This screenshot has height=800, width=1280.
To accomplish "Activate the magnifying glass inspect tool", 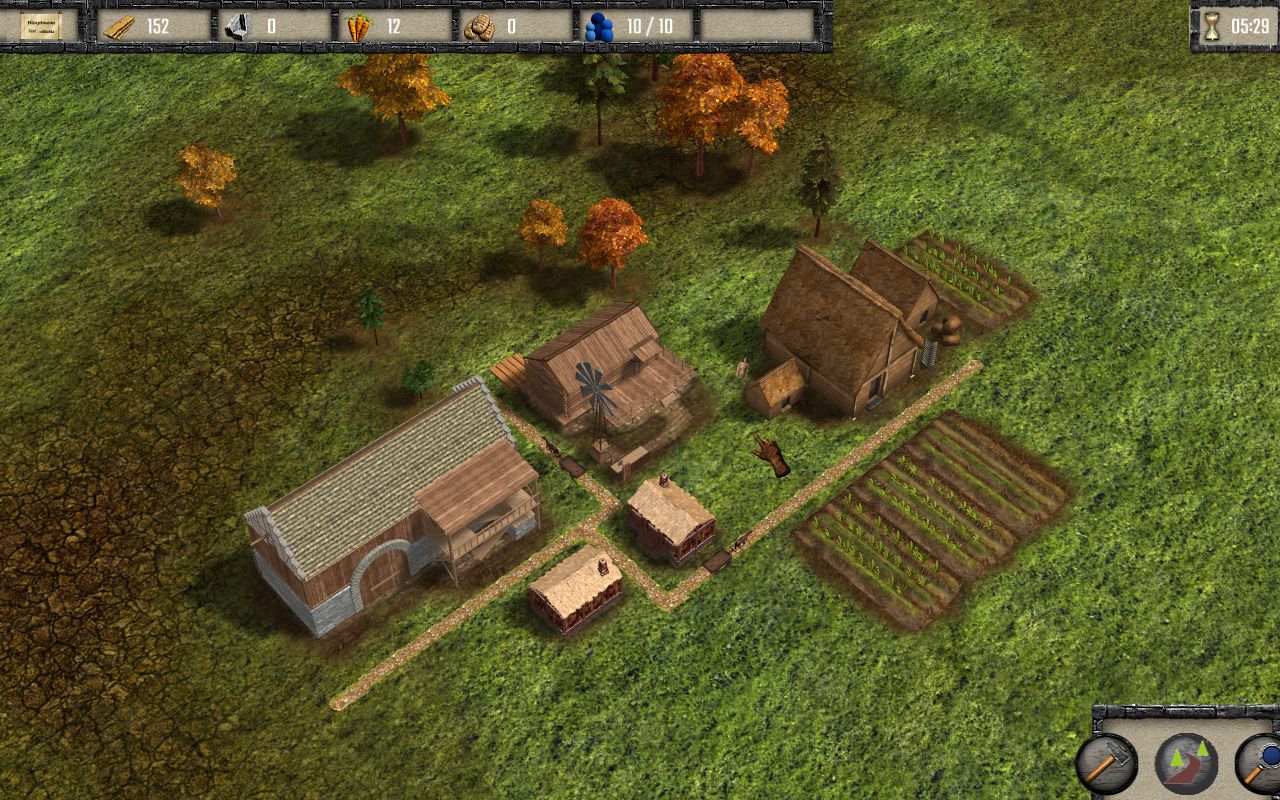I will click(1260, 763).
